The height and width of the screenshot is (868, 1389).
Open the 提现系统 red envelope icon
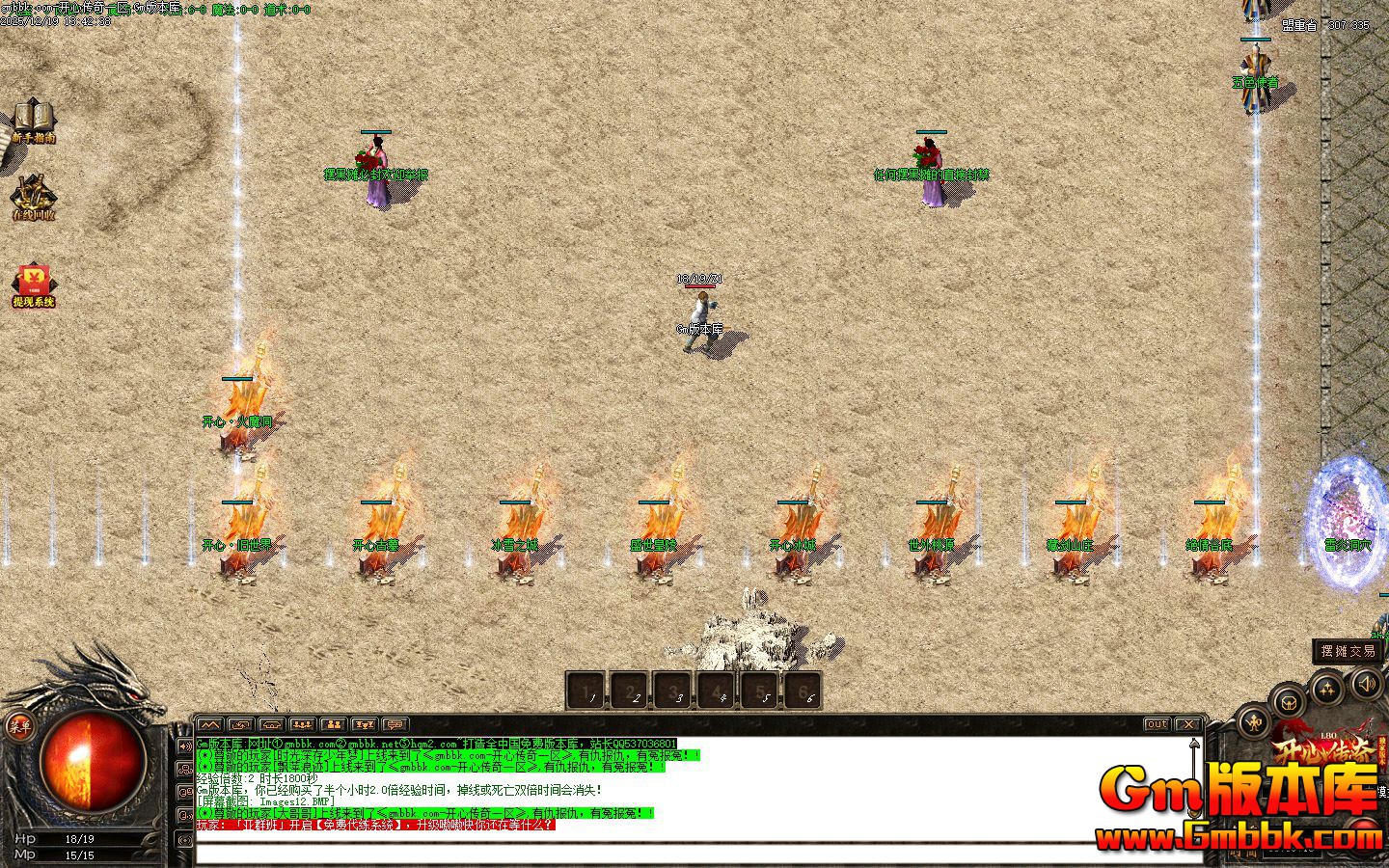click(34, 284)
